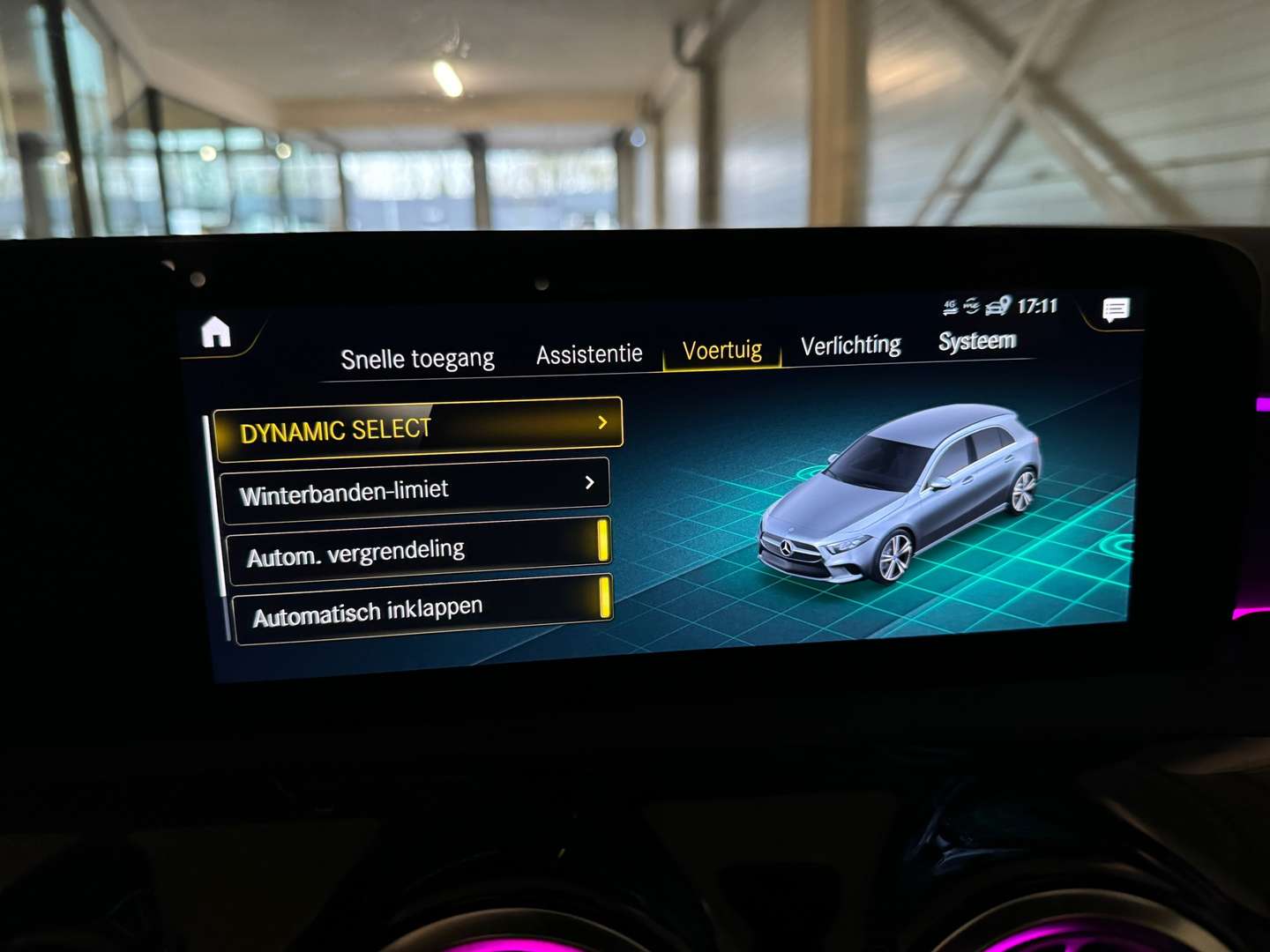Expand the DYNAMIC SELECT chevron arrow
This screenshot has height=952, width=1270.
(603, 424)
